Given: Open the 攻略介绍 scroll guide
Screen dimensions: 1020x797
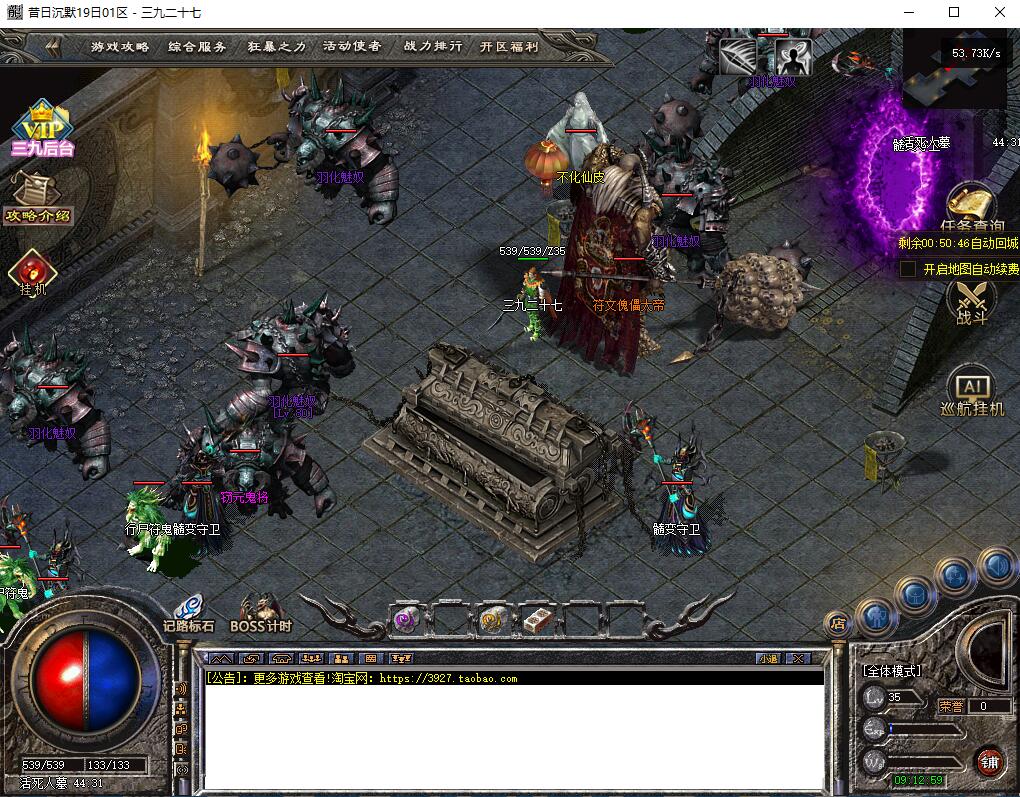Looking at the screenshot, I should [x=37, y=197].
